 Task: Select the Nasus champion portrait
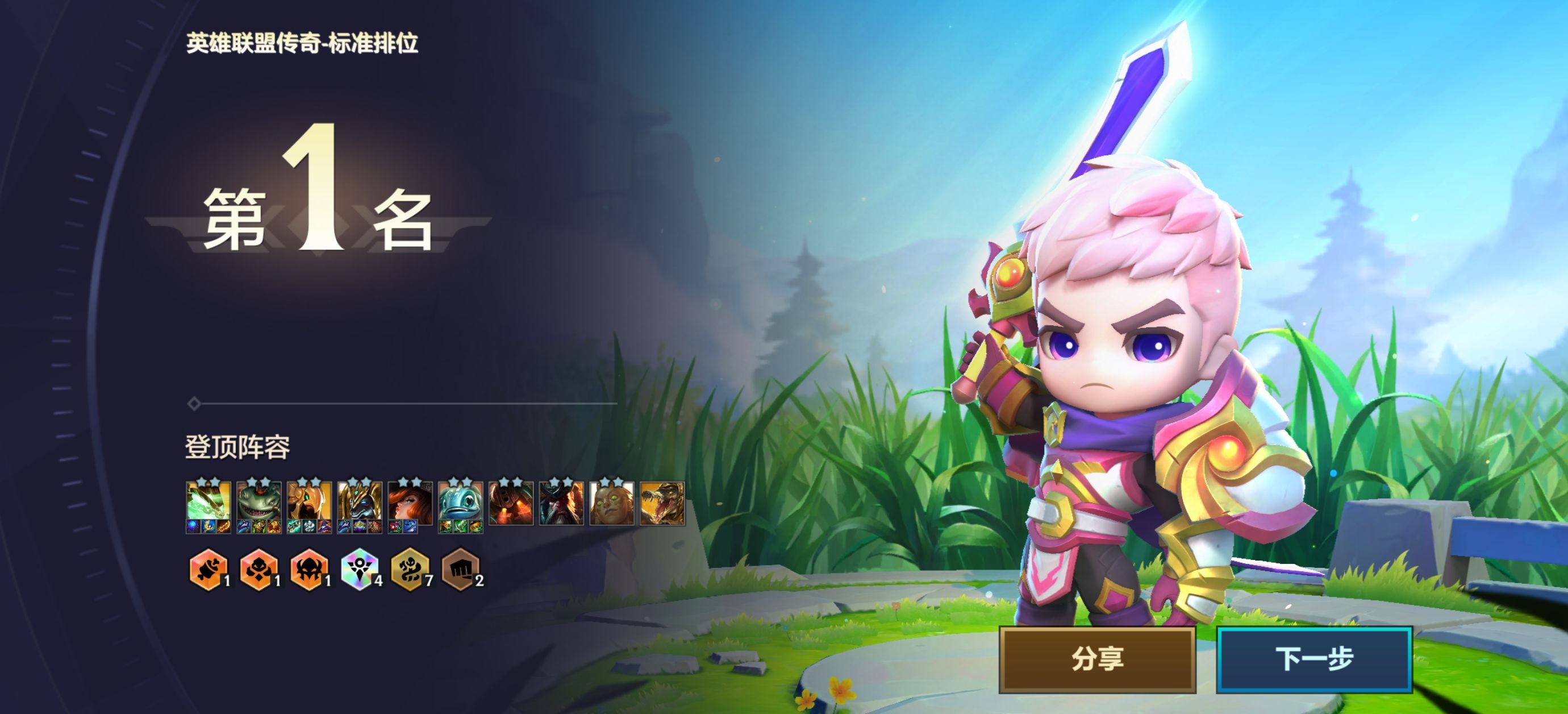pos(360,503)
